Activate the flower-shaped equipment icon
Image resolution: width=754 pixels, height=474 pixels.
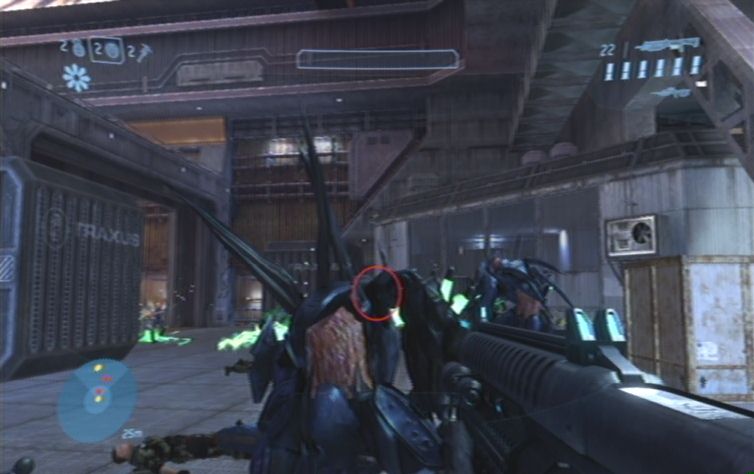click(x=75, y=77)
